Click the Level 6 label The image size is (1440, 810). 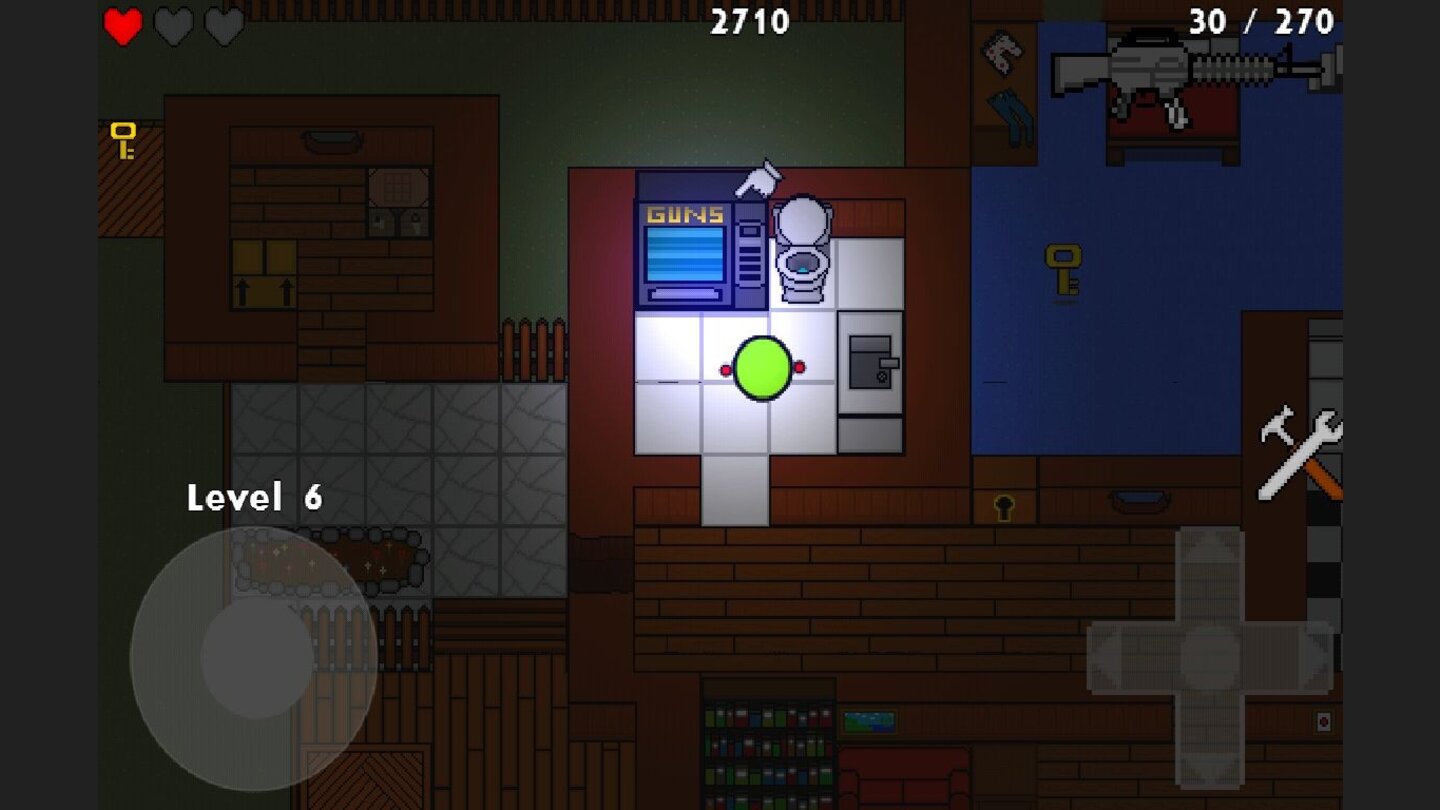click(x=255, y=497)
